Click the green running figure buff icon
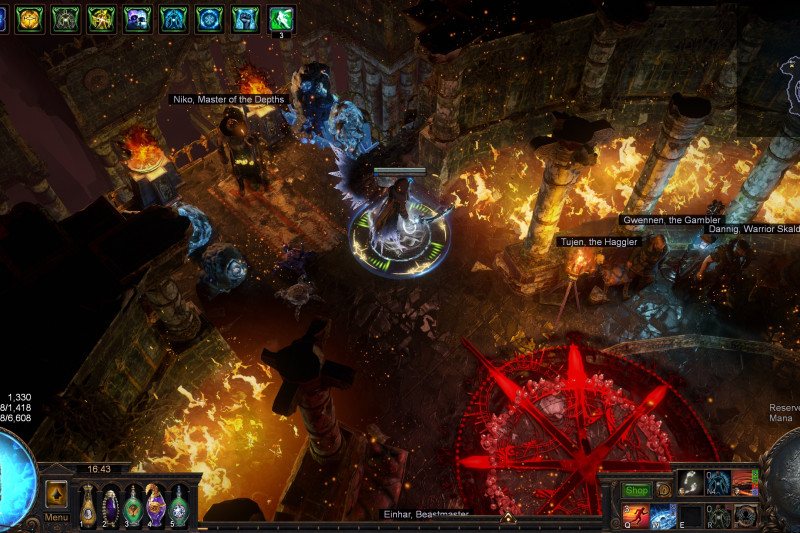Viewport: 800px width, 533px height. 281,18
